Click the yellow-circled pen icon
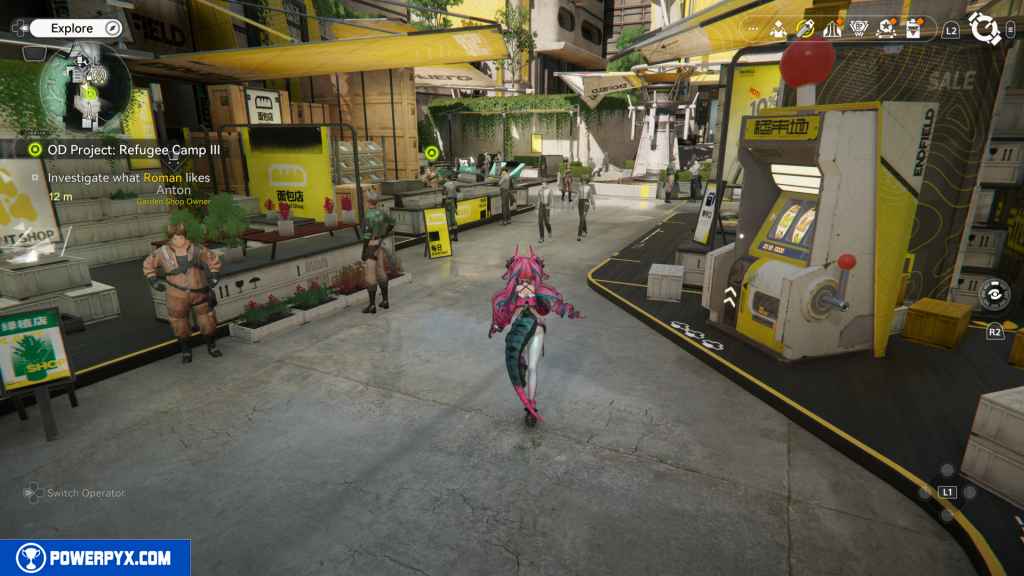The height and width of the screenshot is (576, 1024). [805, 29]
